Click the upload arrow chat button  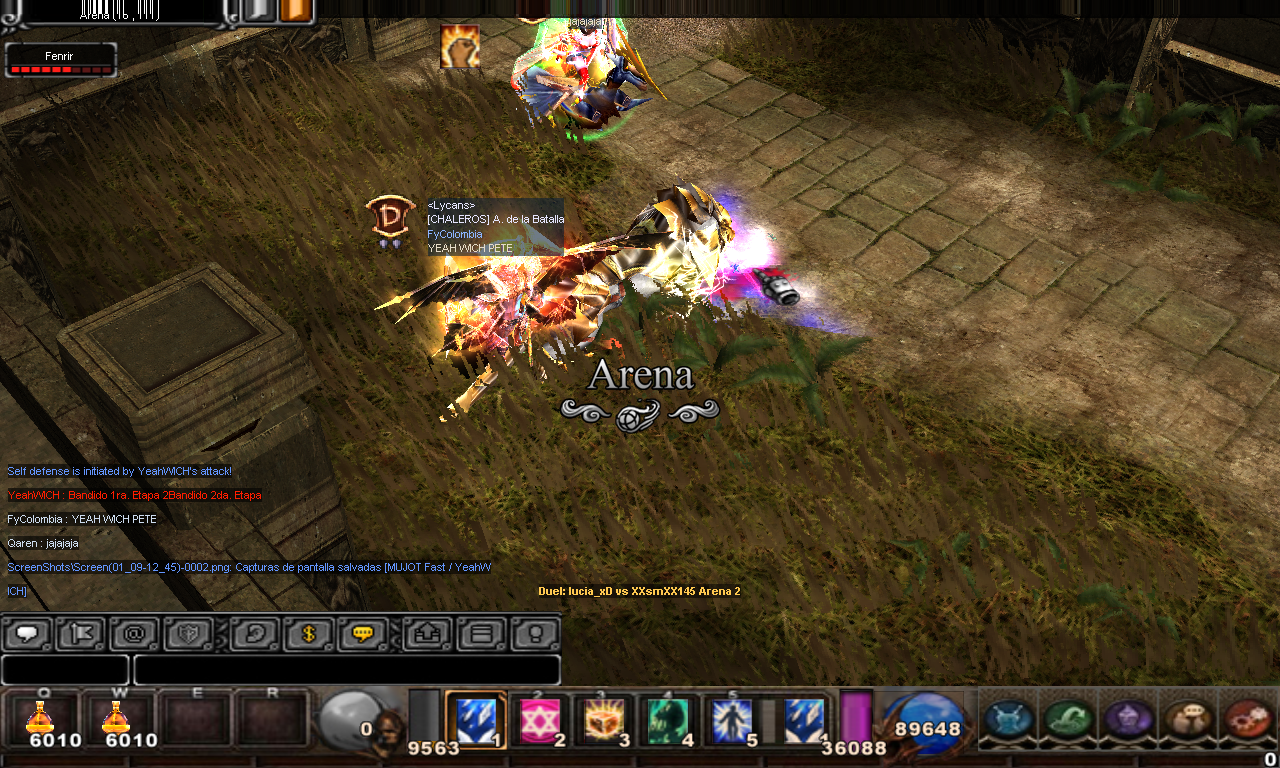(x=427, y=634)
